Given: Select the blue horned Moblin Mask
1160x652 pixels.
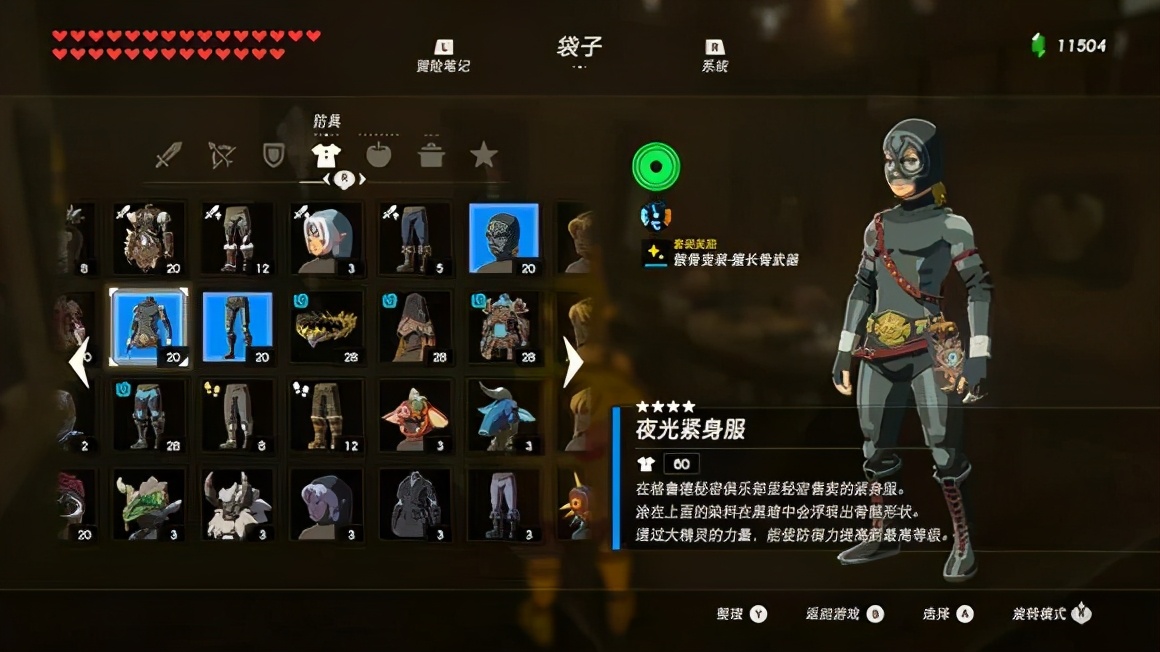Looking at the screenshot, I should [x=504, y=415].
